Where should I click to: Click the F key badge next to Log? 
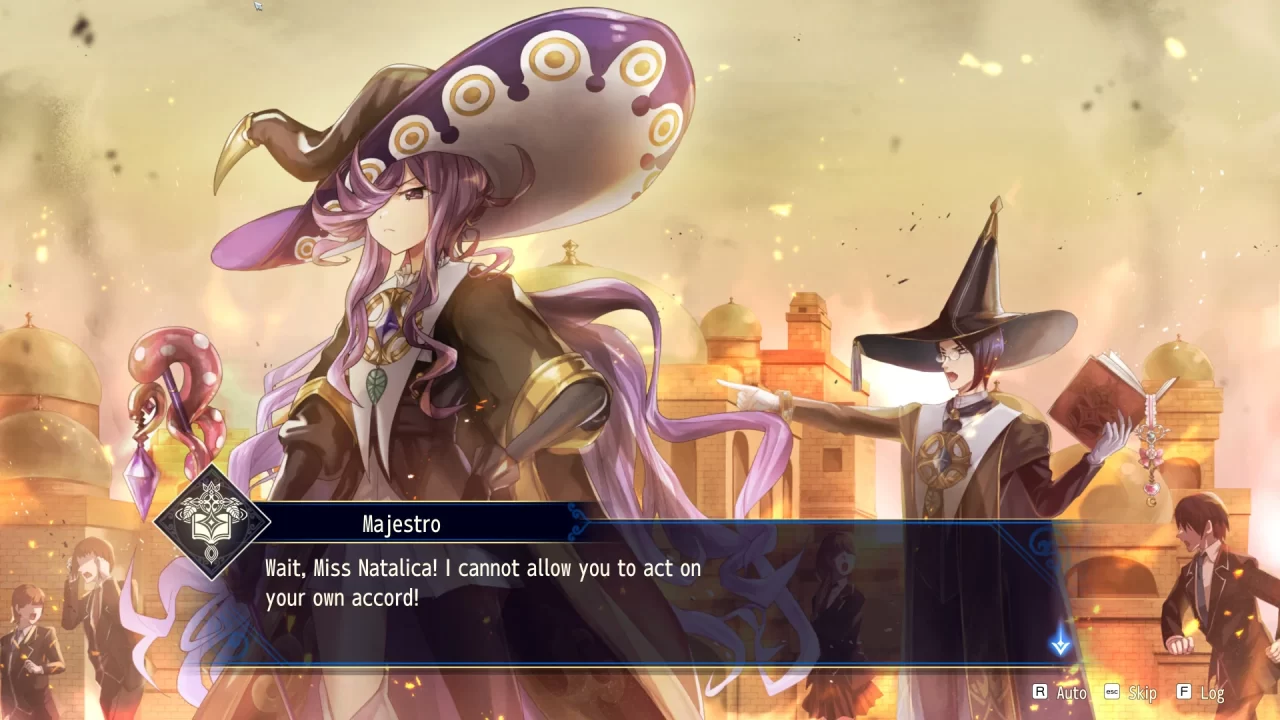[1183, 692]
